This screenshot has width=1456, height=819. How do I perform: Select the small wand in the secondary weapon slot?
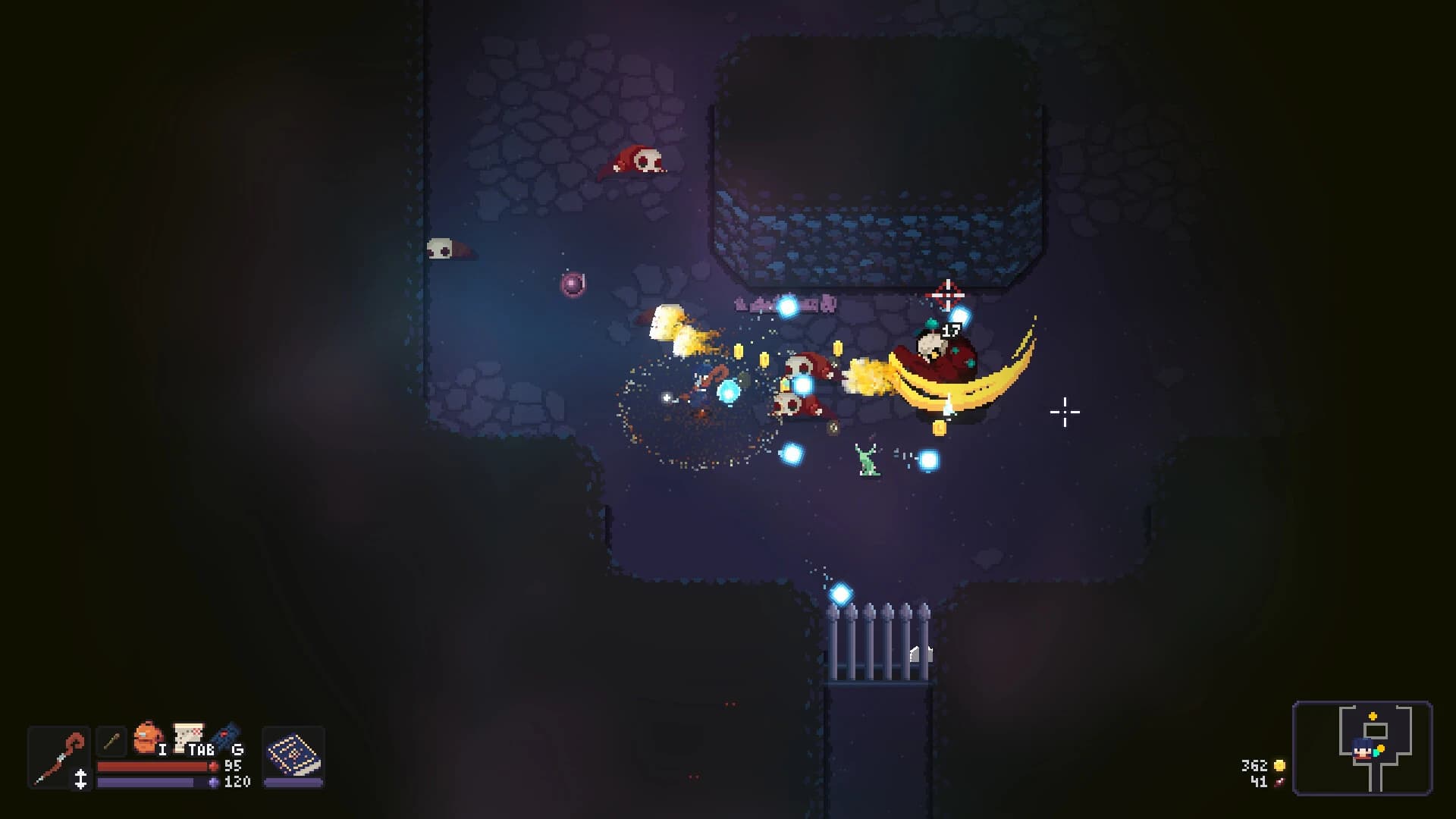pyautogui.click(x=112, y=741)
